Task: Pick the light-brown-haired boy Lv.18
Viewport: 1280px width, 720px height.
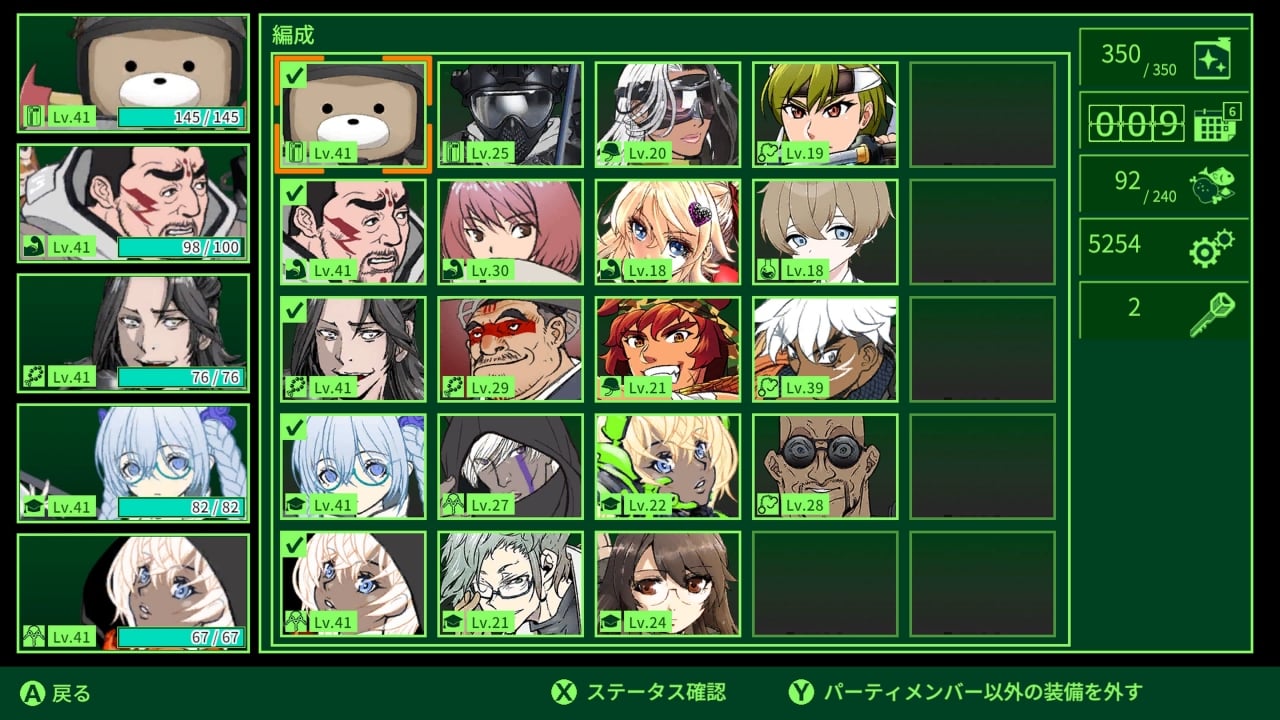Action: (825, 232)
